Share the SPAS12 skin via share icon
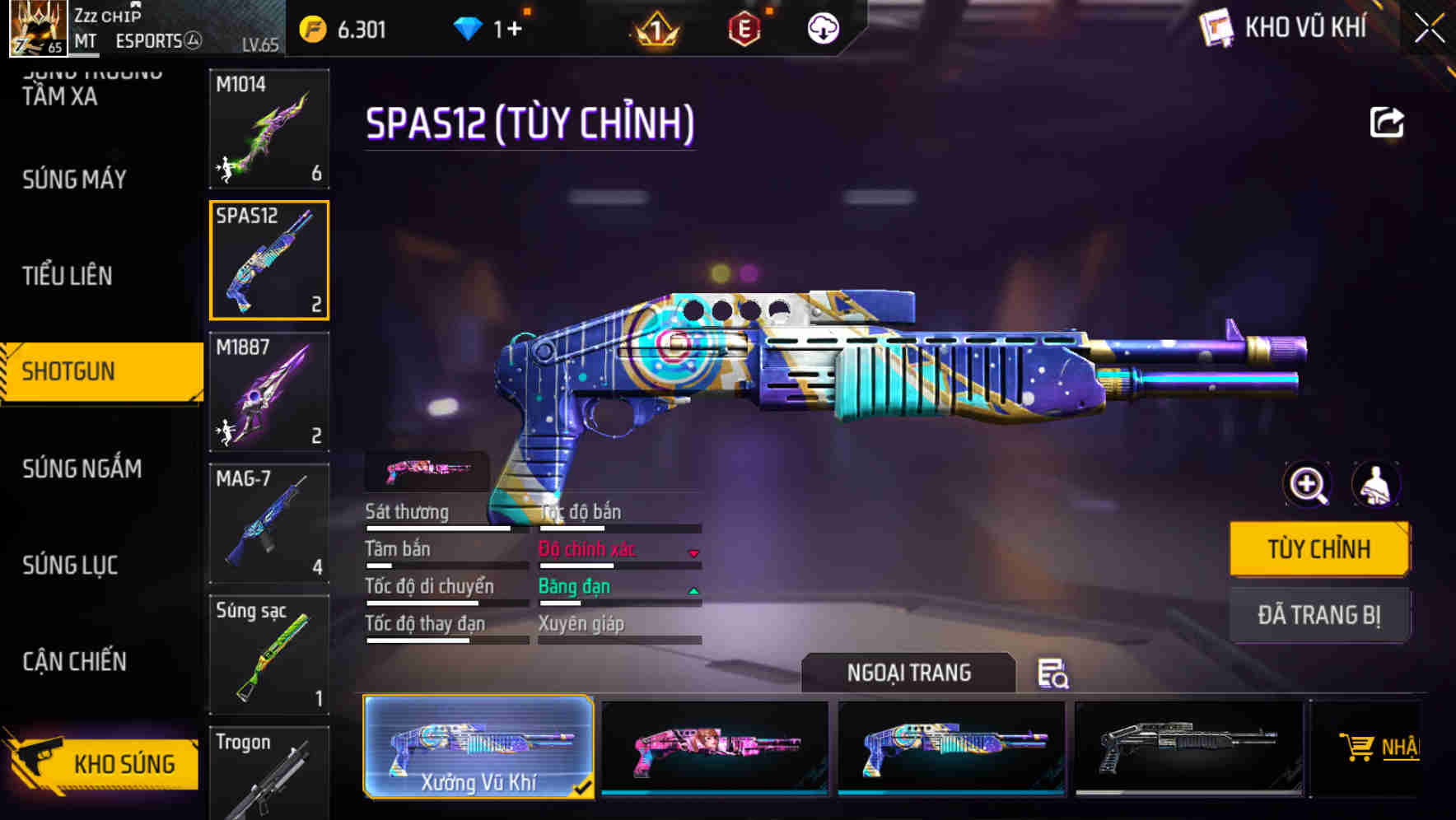 point(1386,123)
